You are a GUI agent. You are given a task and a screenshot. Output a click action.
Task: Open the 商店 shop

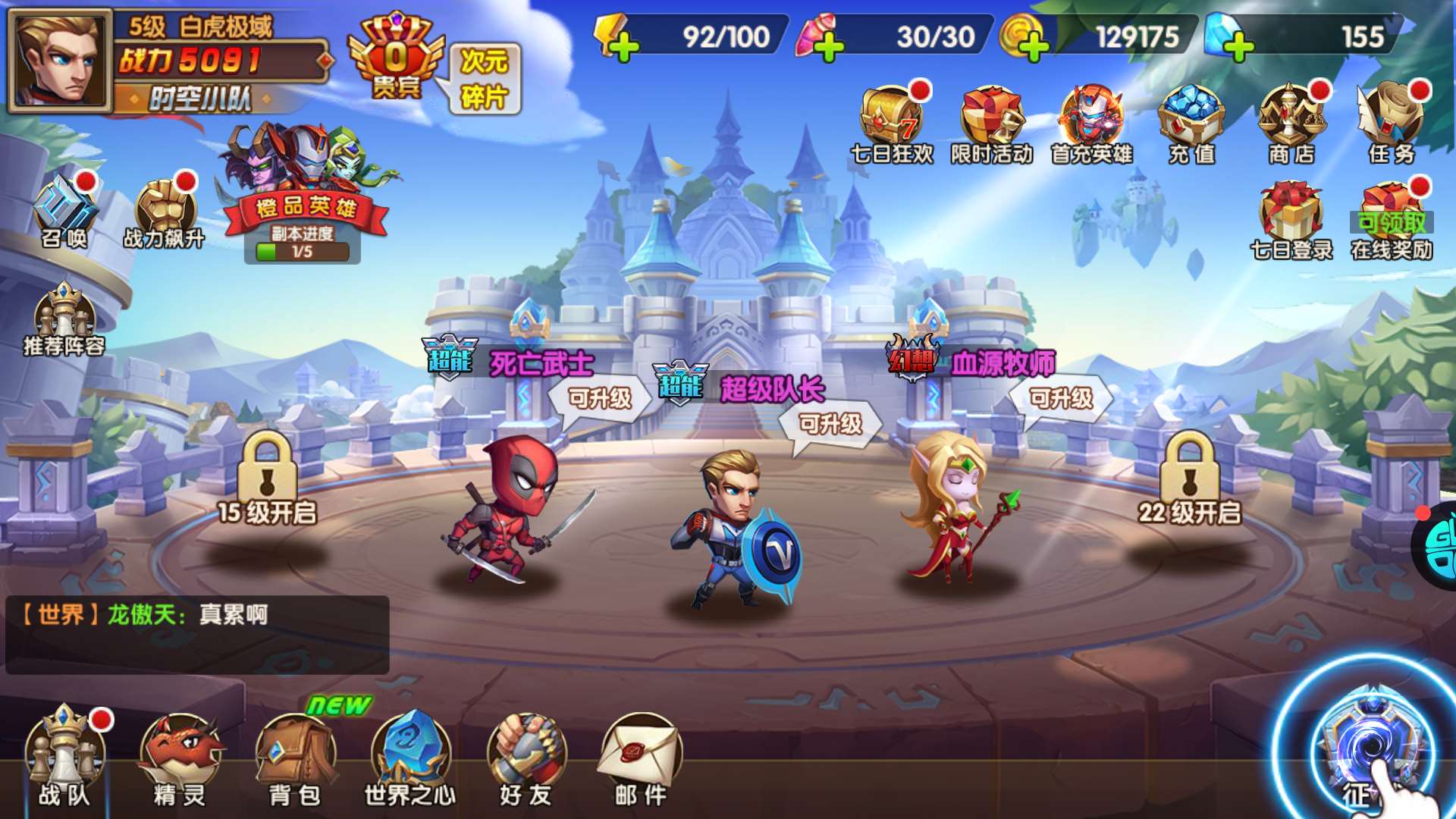tap(1291, 123)
